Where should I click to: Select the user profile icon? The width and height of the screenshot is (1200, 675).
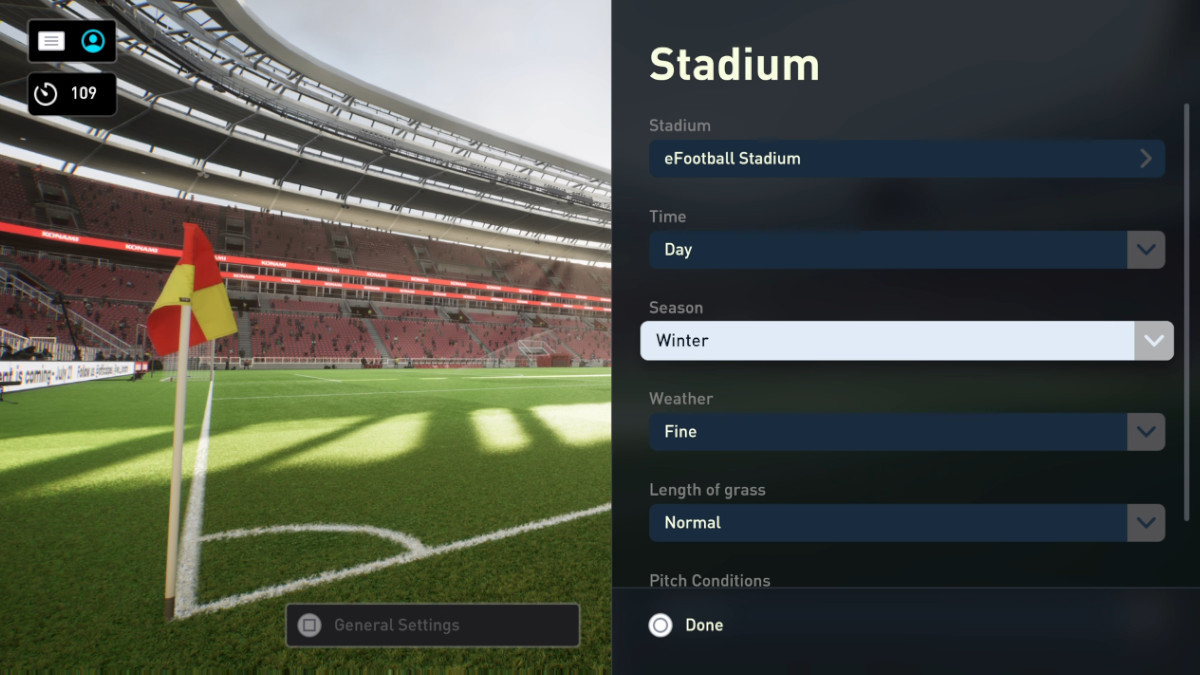93,41
